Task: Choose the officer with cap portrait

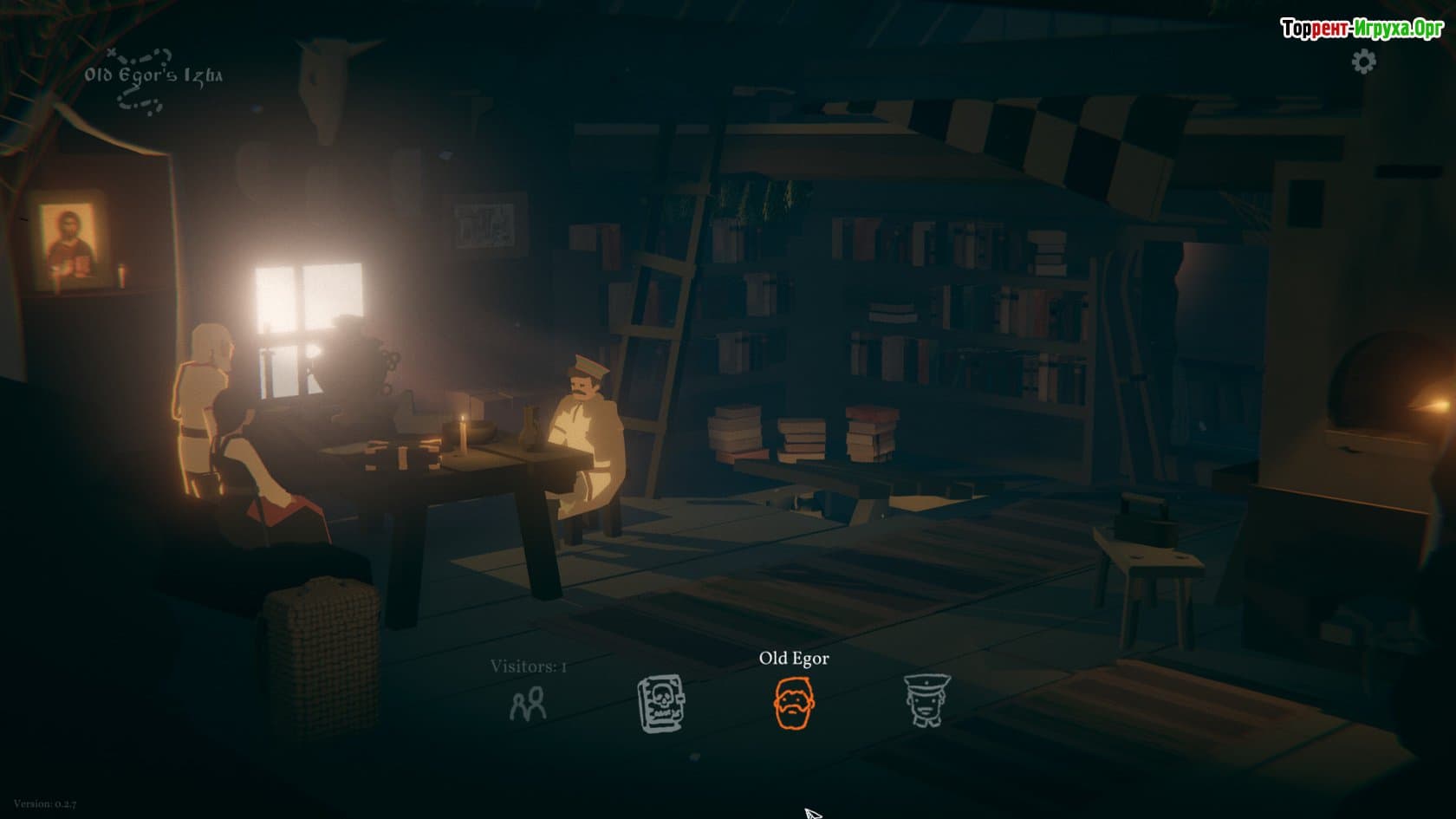Action: click(x=926, y=701)
